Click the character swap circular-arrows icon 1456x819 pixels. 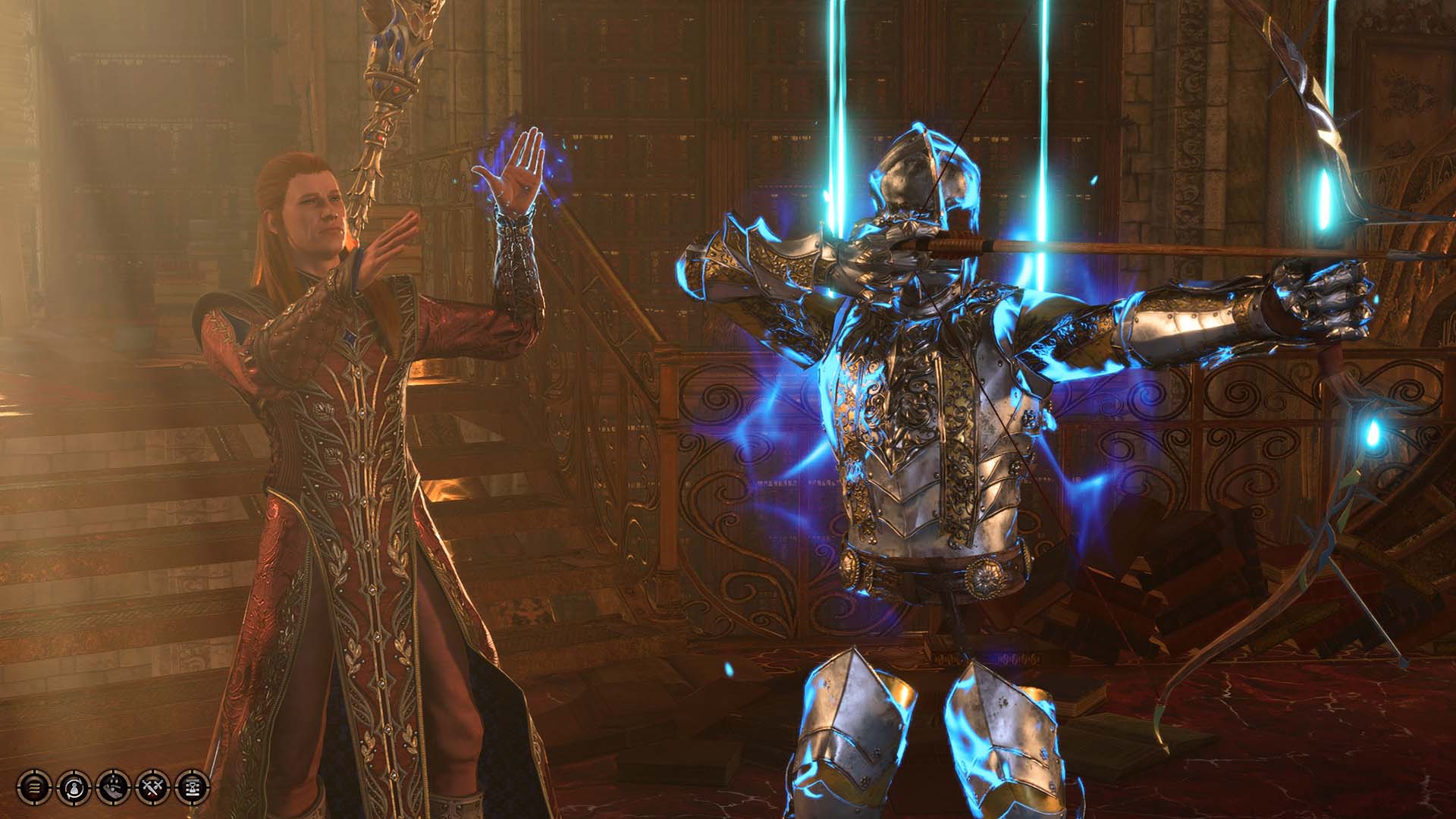click(74, 787)
